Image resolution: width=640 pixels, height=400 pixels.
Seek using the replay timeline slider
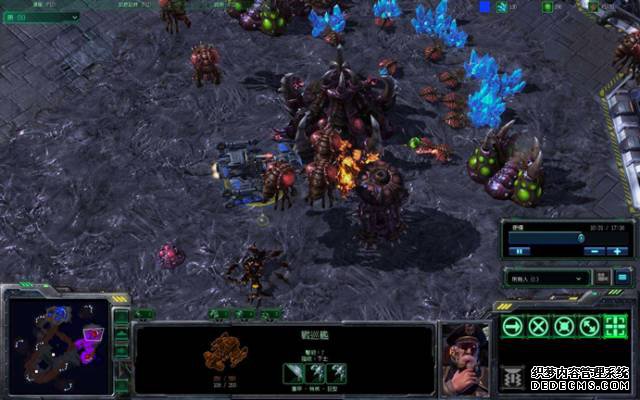pos(546,237)
